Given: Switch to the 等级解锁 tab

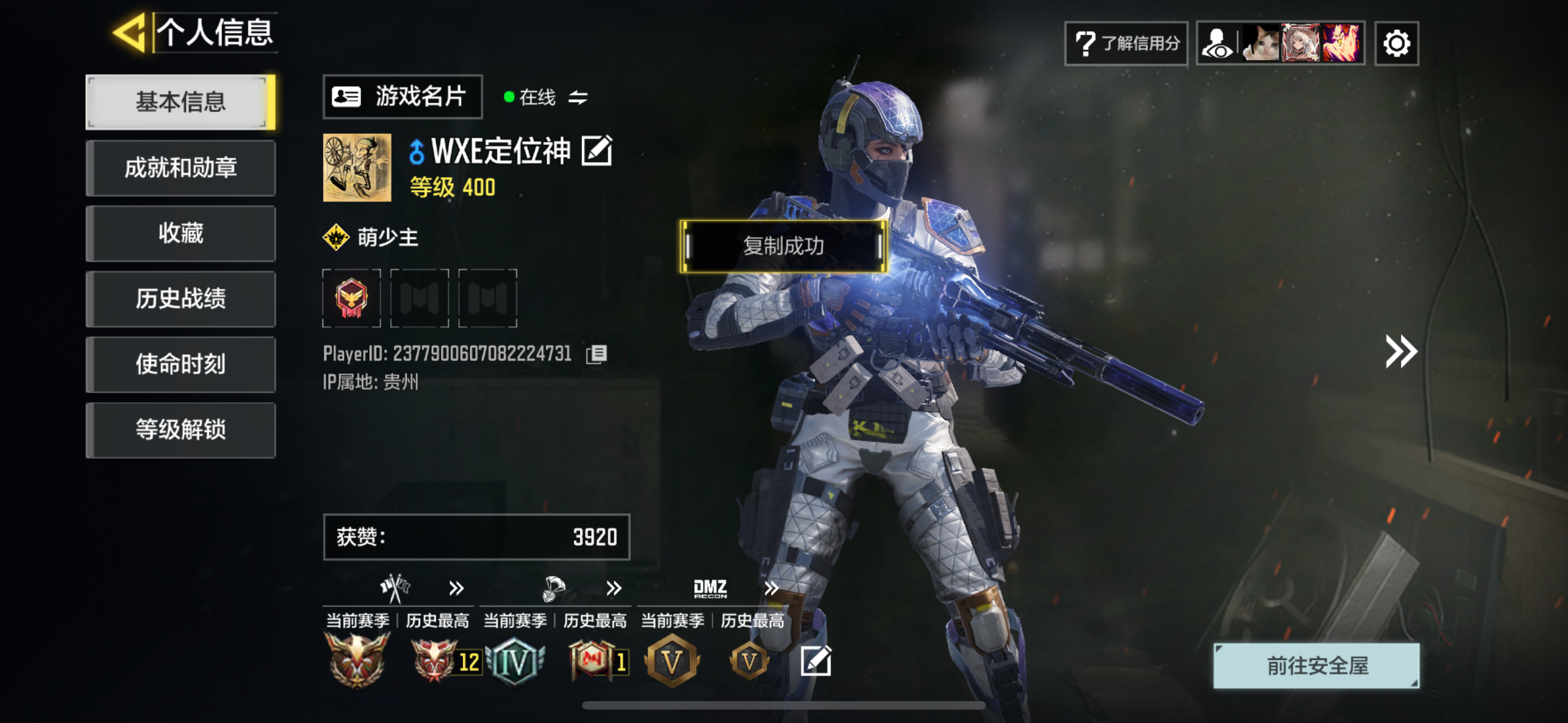Looking at the screenshot, I should (x=180, y=430).
